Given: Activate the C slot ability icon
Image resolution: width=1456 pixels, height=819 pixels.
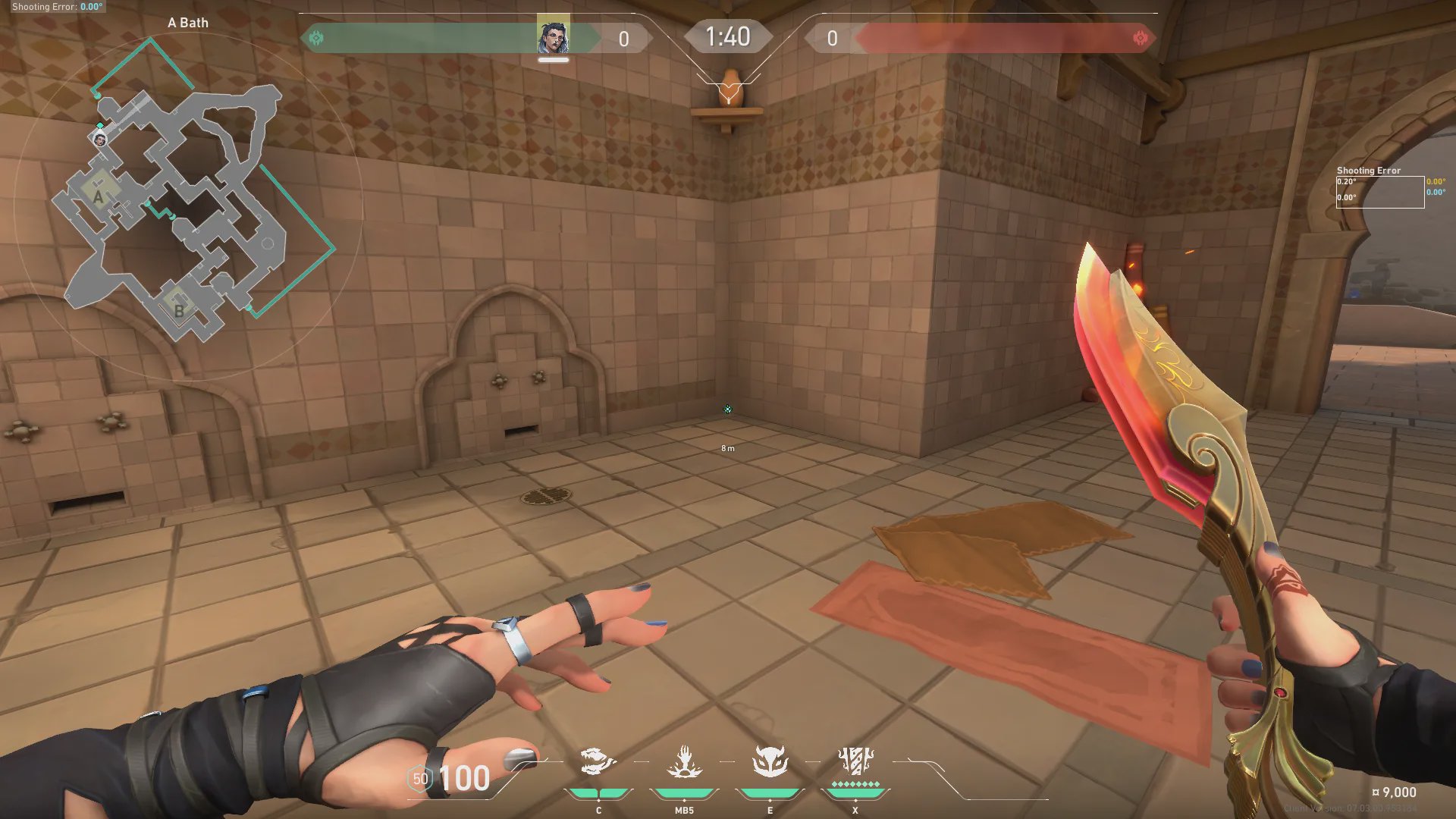Looking at the screenshot, I should (597, 762).
